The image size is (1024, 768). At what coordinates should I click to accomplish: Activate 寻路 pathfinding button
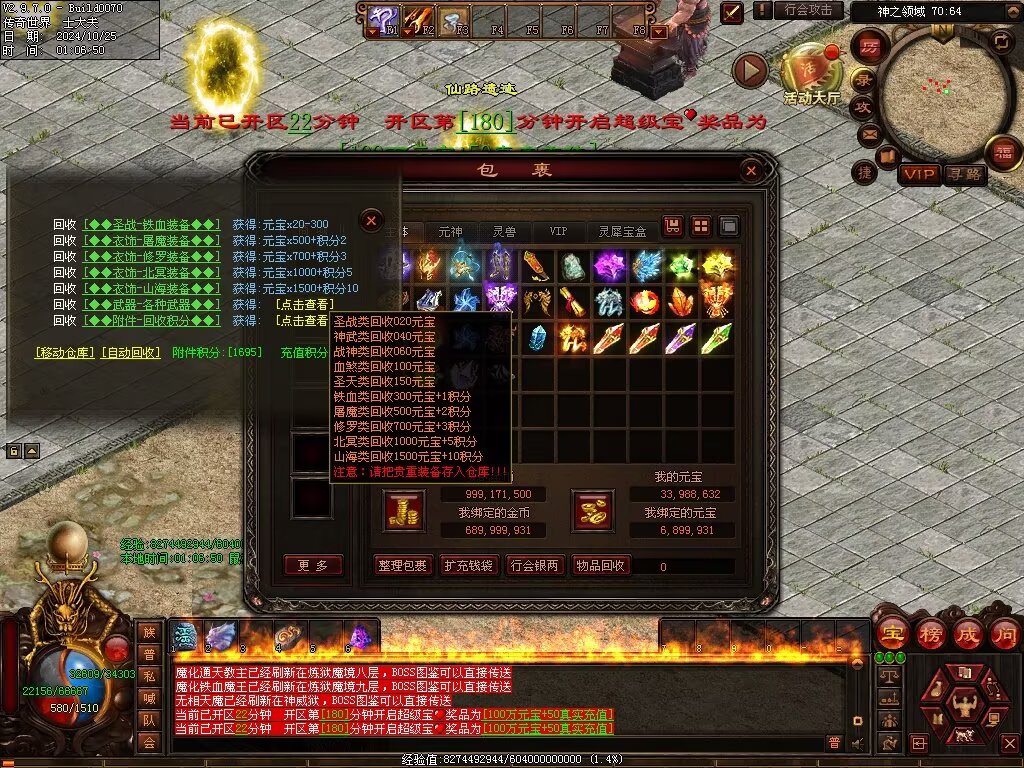(965, 175)
